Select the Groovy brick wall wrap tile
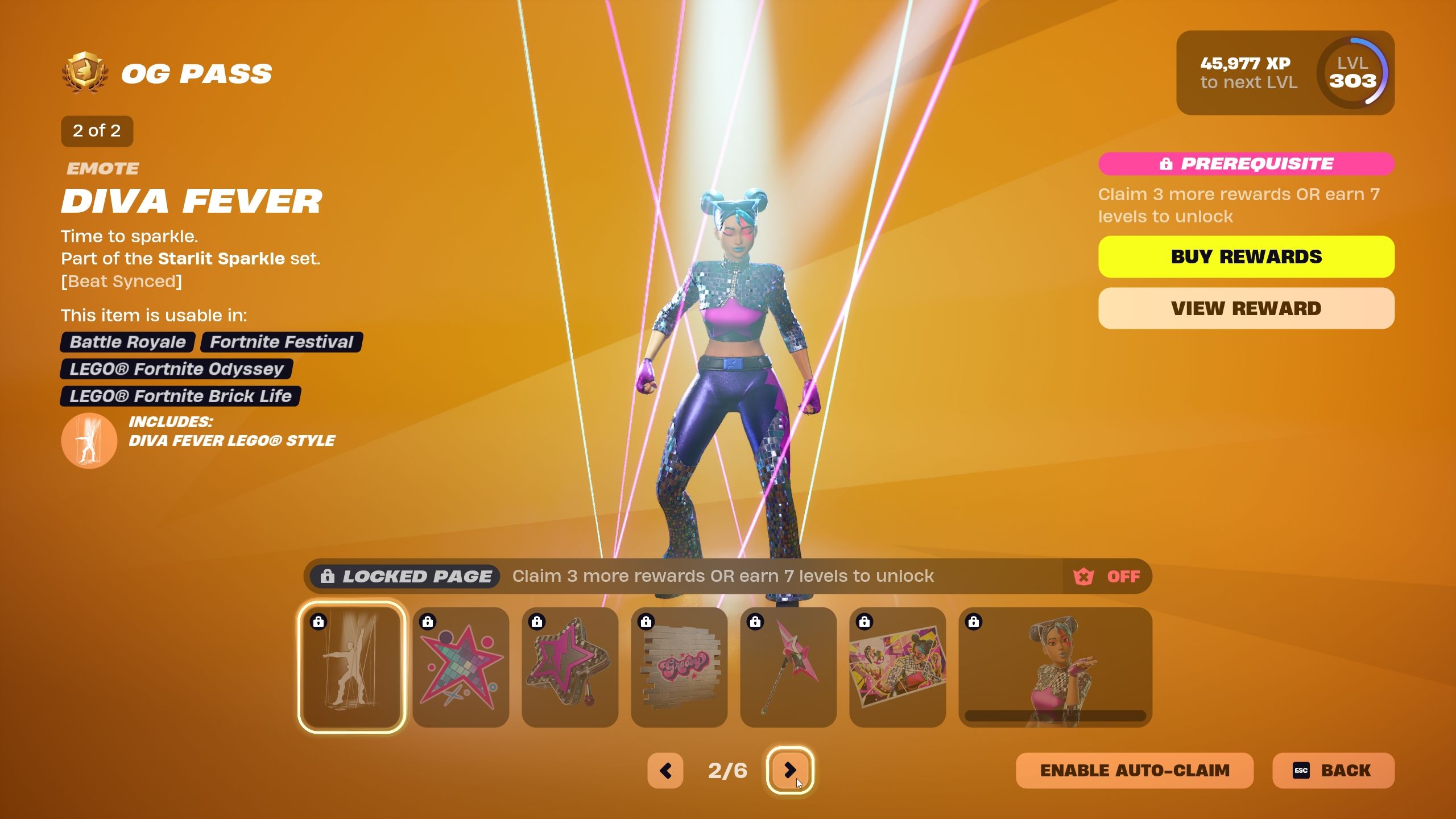 coord(679,667)
